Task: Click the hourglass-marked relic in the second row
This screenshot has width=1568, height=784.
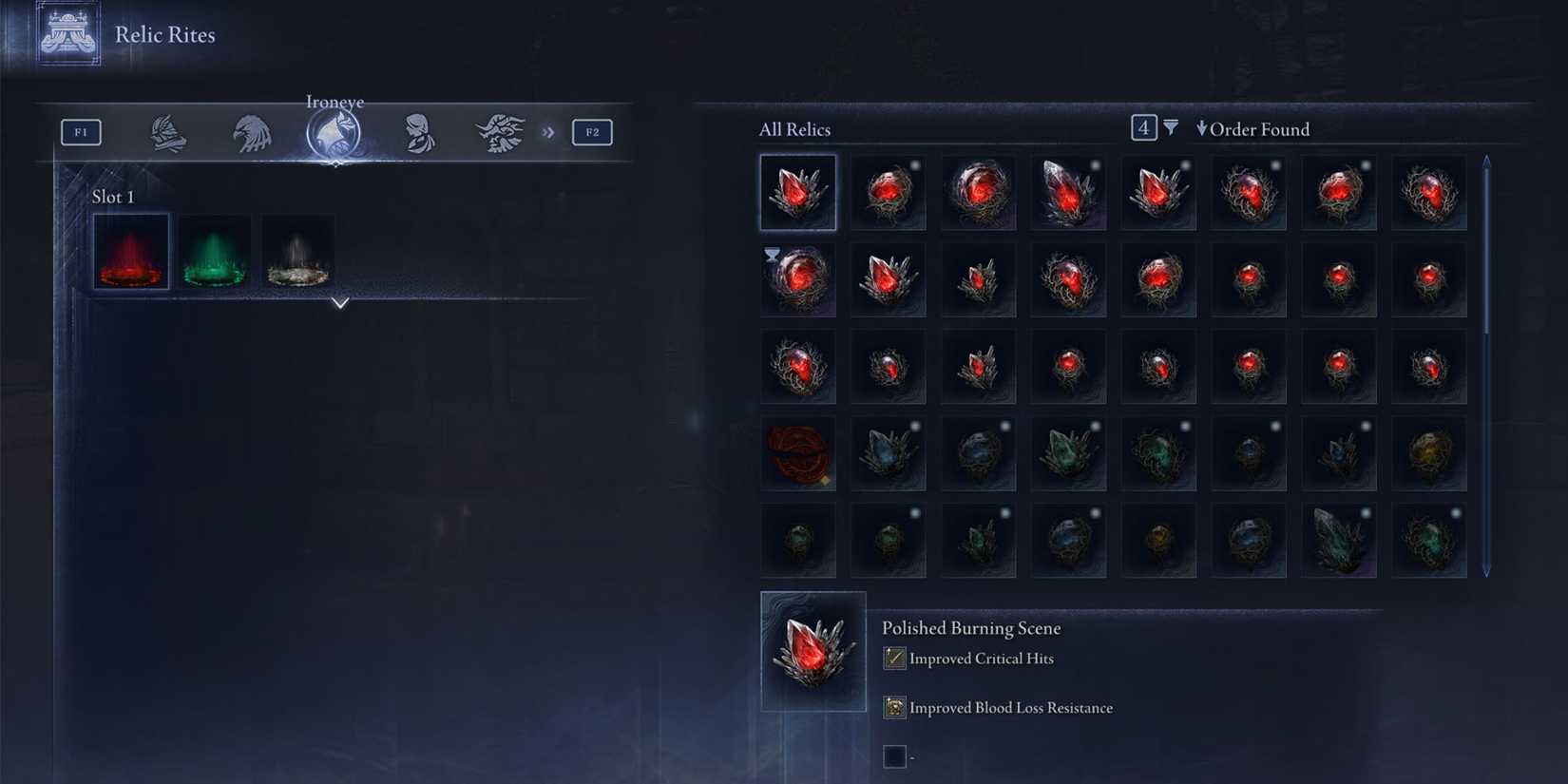Action: click(798, 279)
